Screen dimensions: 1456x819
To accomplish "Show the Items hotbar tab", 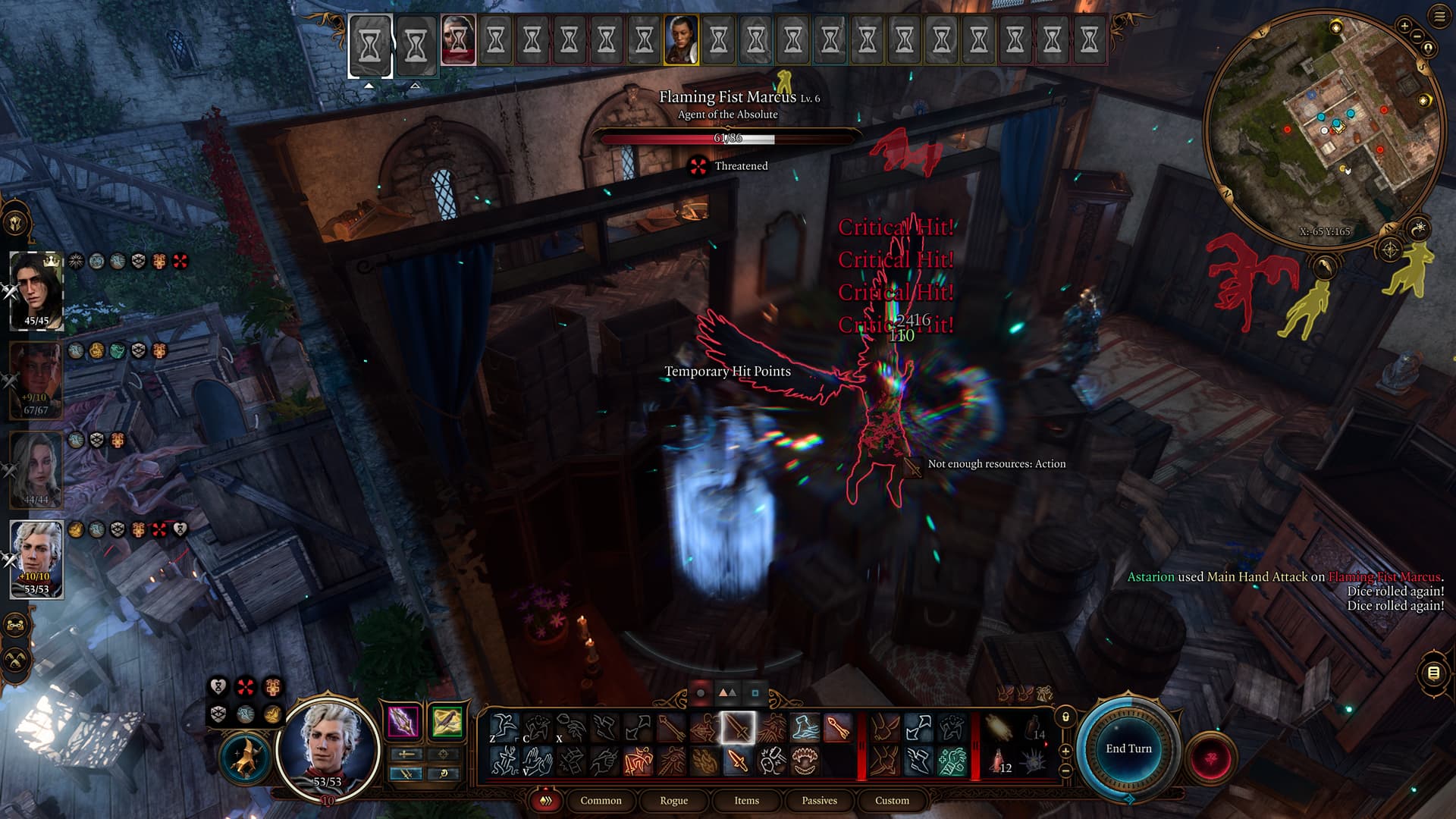I will [746, 801].
